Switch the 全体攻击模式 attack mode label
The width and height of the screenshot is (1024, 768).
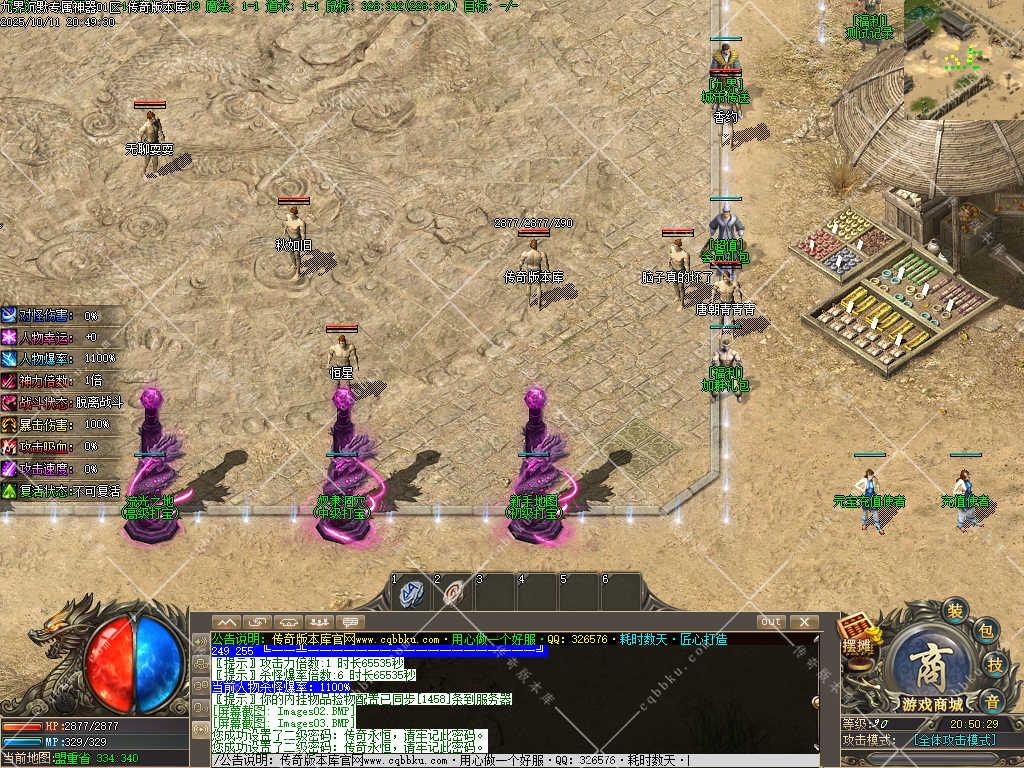tap(955, 740)
